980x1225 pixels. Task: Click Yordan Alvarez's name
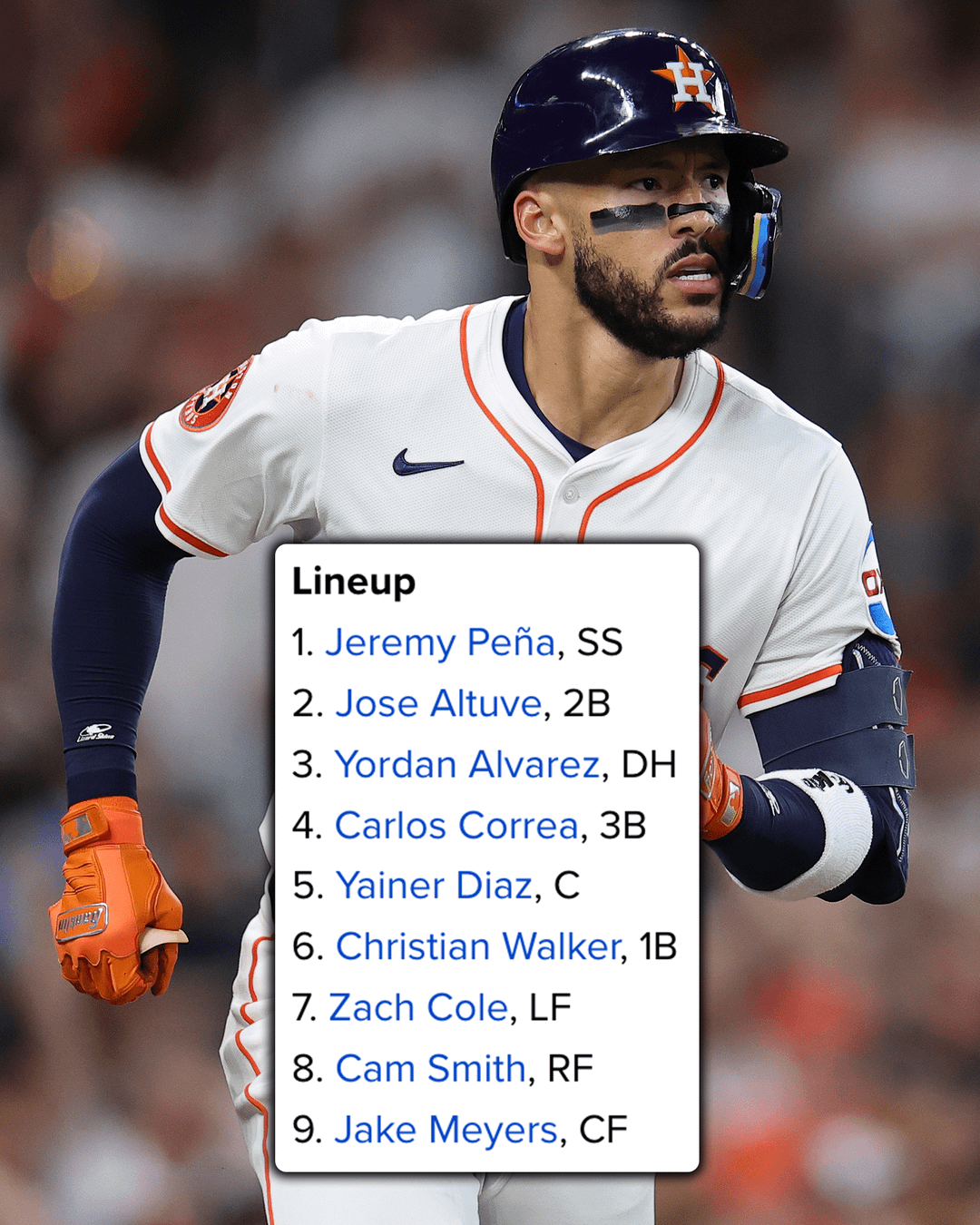click(466, 765)
